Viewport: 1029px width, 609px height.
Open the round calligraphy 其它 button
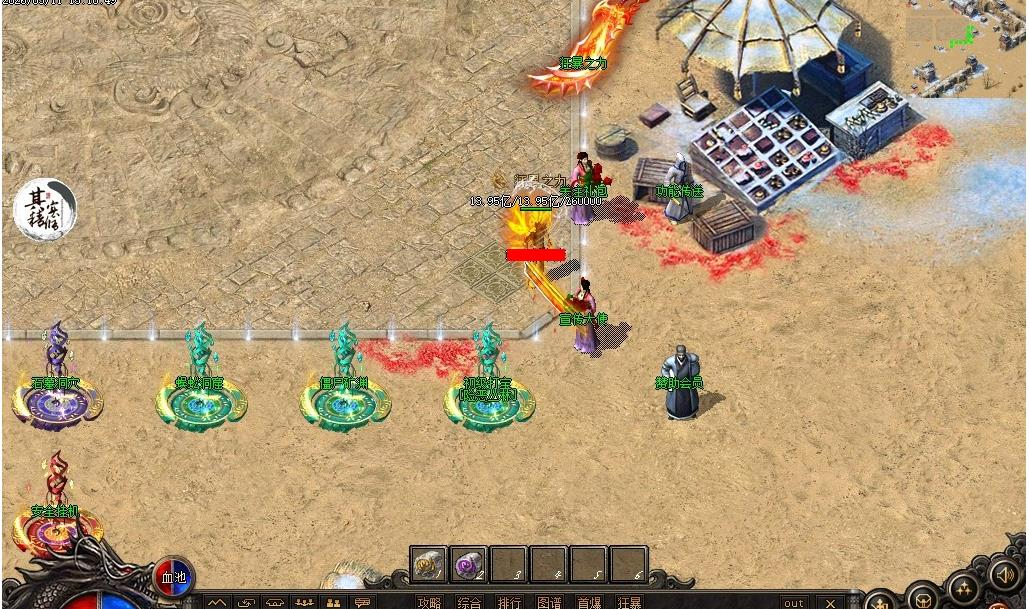[x=45, y=210]
